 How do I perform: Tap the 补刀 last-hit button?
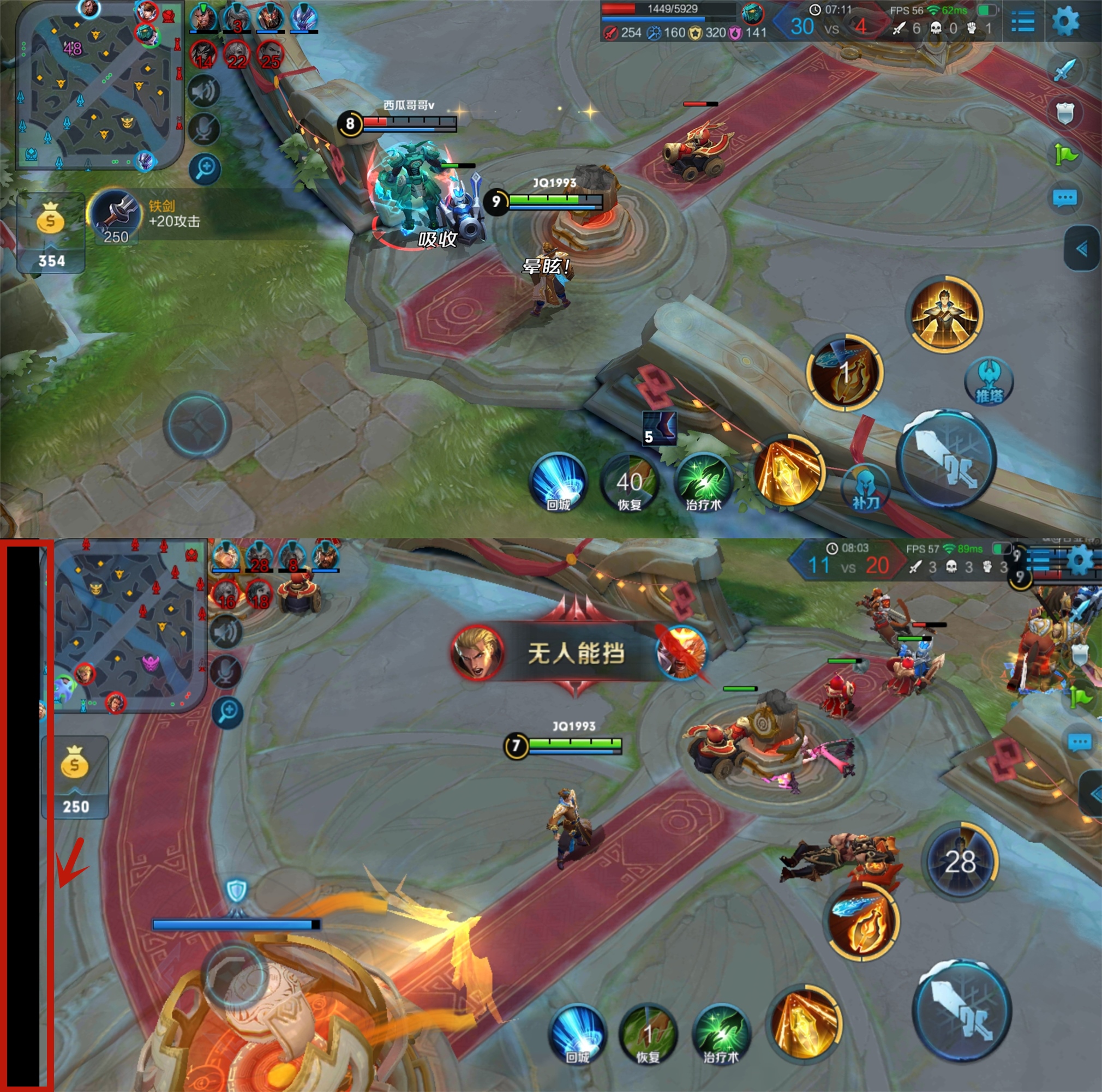(865, 488)
